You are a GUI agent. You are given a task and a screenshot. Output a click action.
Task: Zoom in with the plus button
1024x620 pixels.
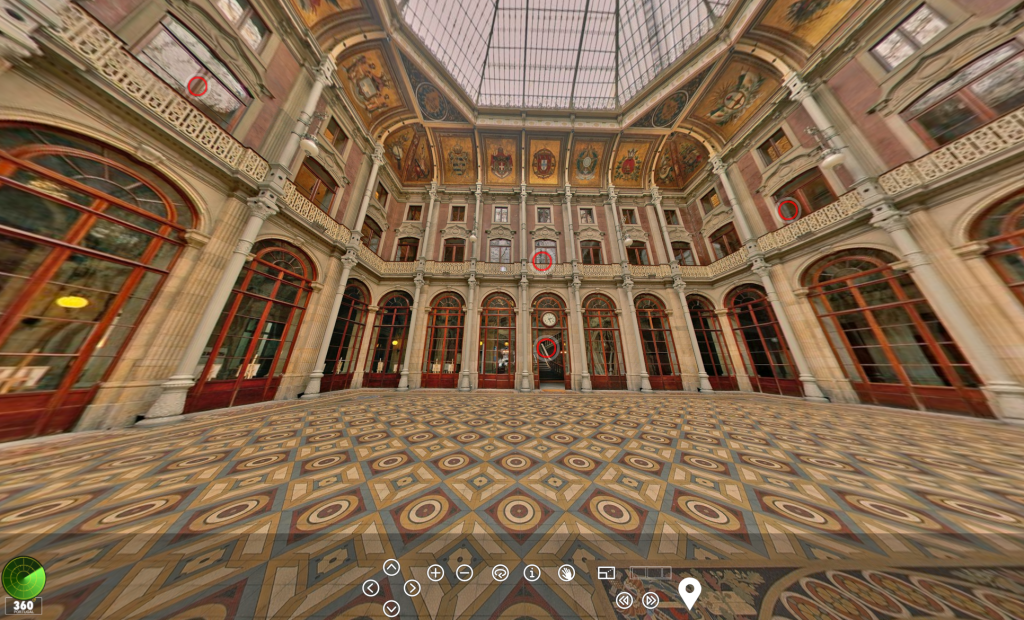[436, 573]
